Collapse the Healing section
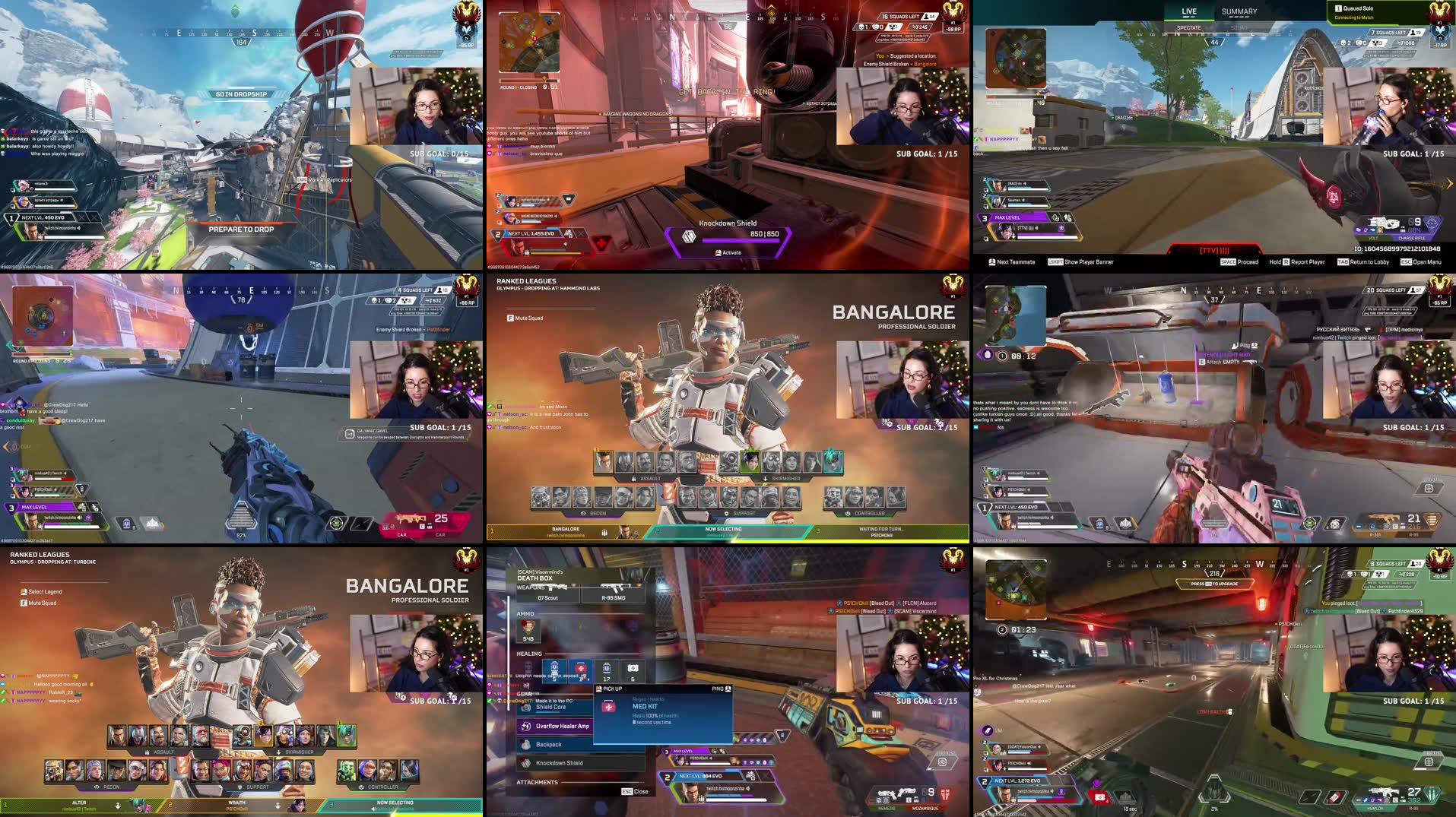Screen dimensions: 1456x817 [529, 654]
